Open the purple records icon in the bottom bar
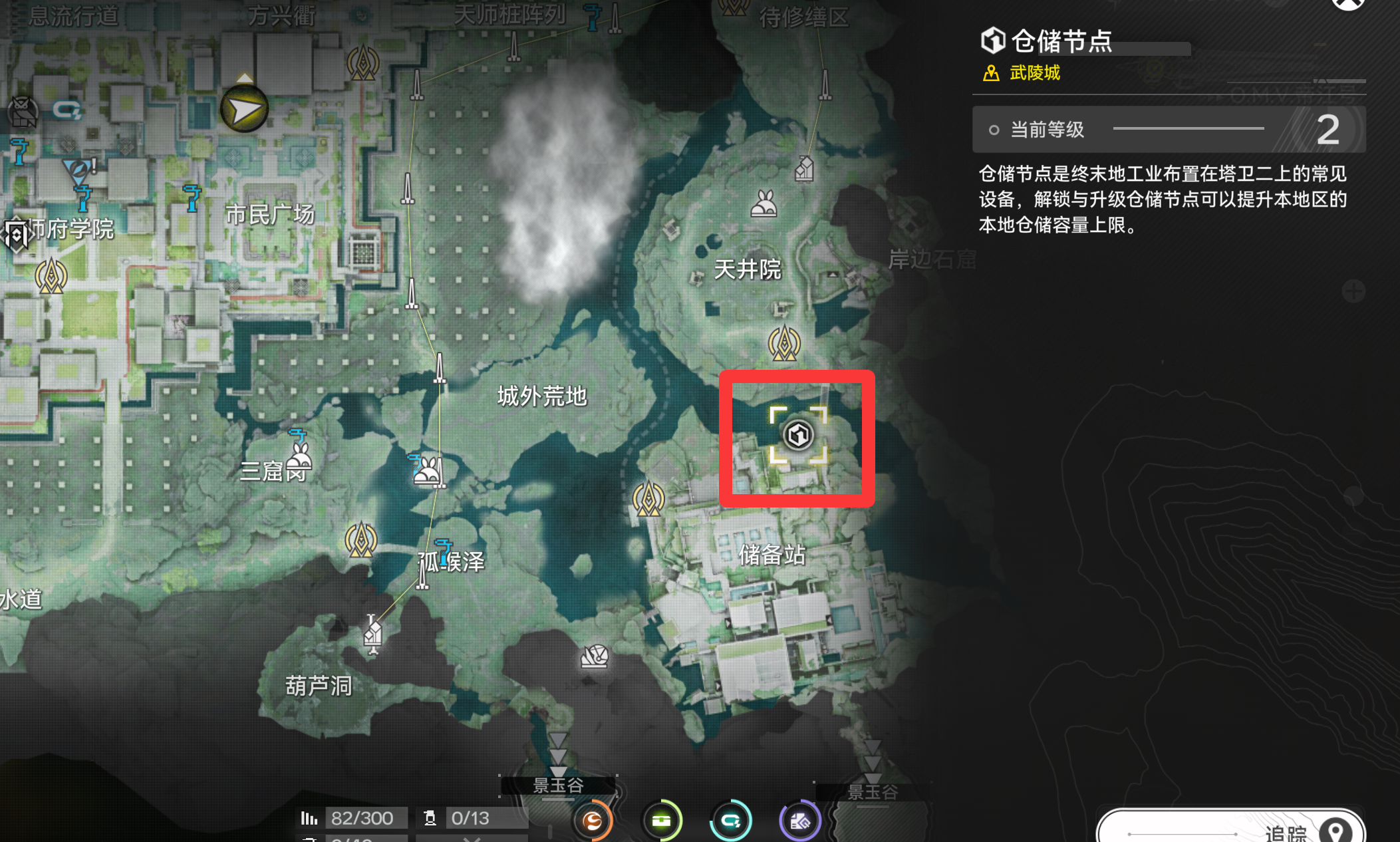This screenshot has width=1400, height=842. click(x=800, y=820)
